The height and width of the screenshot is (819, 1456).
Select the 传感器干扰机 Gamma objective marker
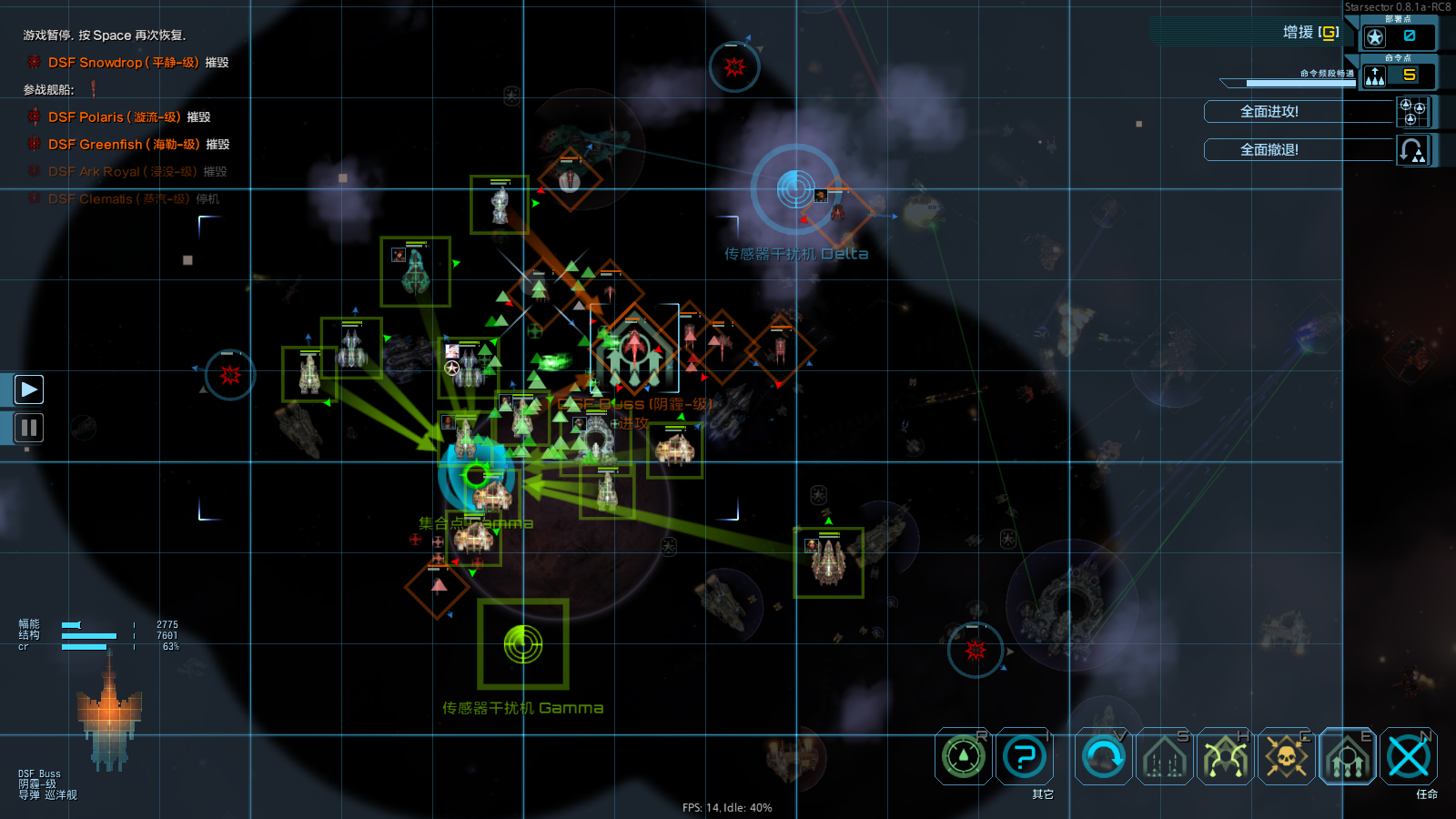[523, 644]
